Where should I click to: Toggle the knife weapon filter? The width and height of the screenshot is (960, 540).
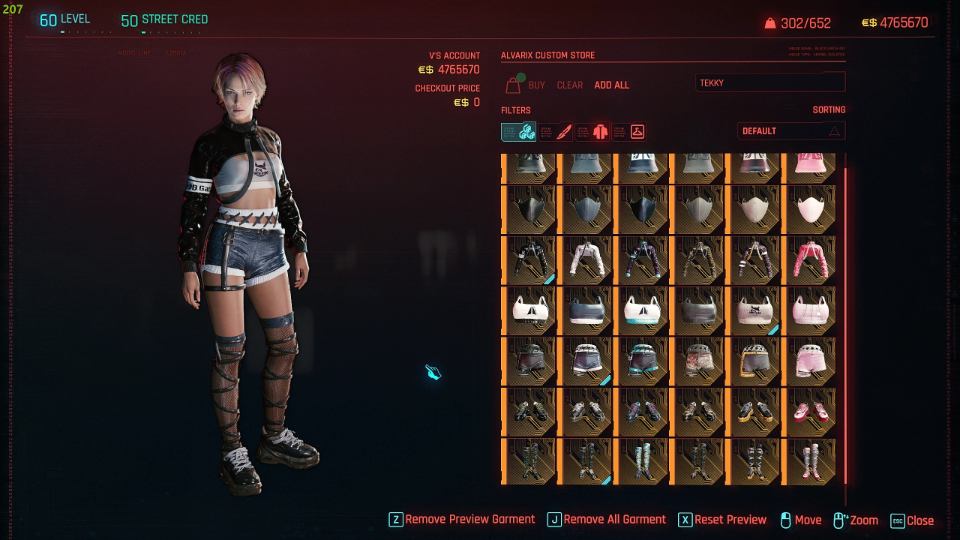(556, 131)
